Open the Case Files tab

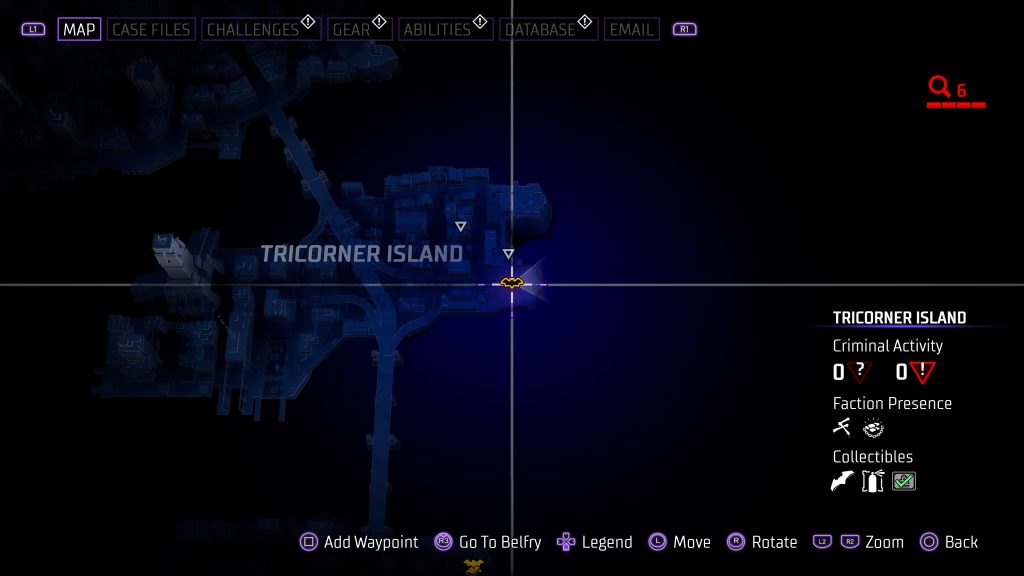pyautogui.click(x=153, y=29)
